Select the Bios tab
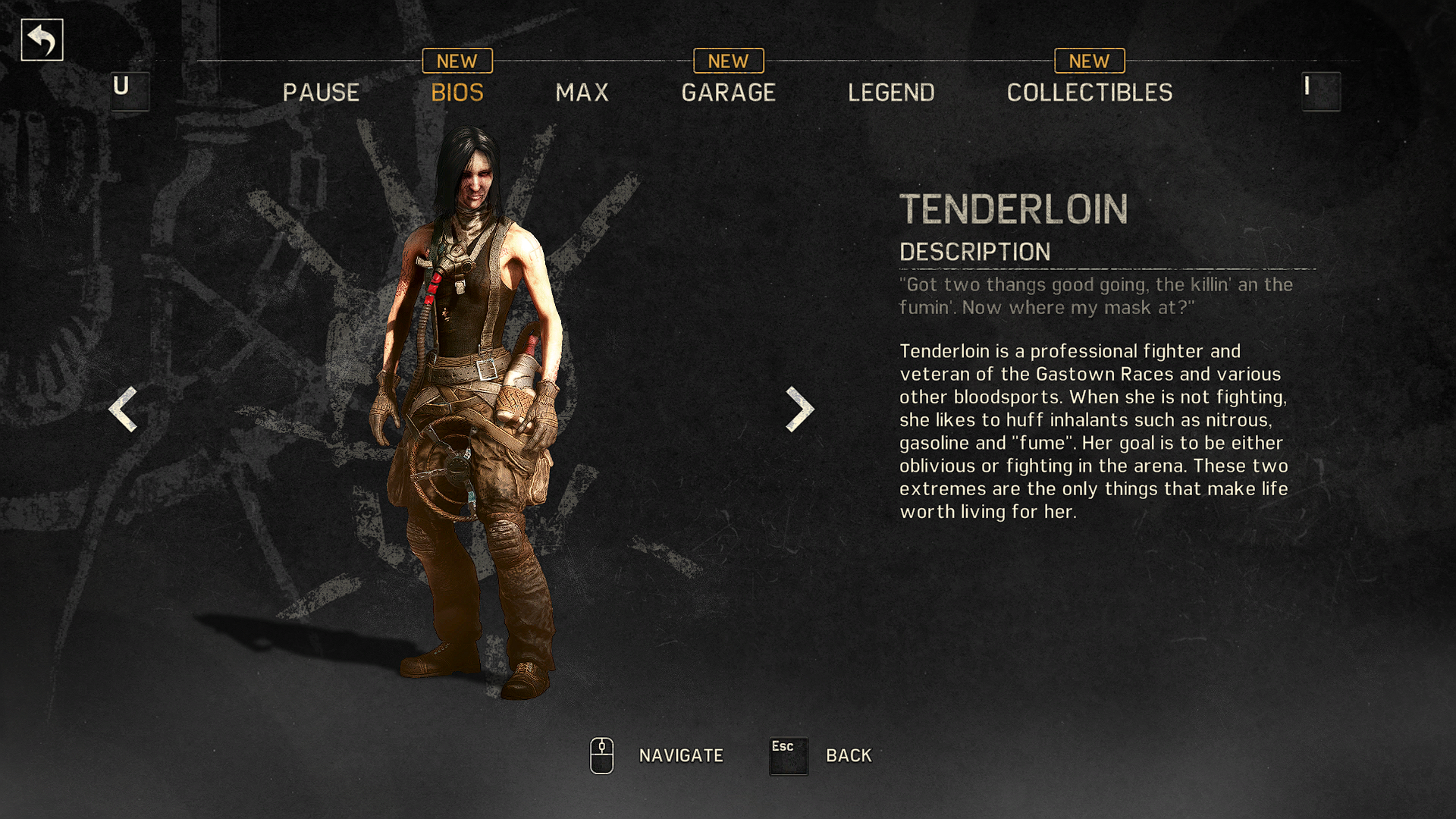The width and height of the screenshot is (1456, 819). click(457, 93)
